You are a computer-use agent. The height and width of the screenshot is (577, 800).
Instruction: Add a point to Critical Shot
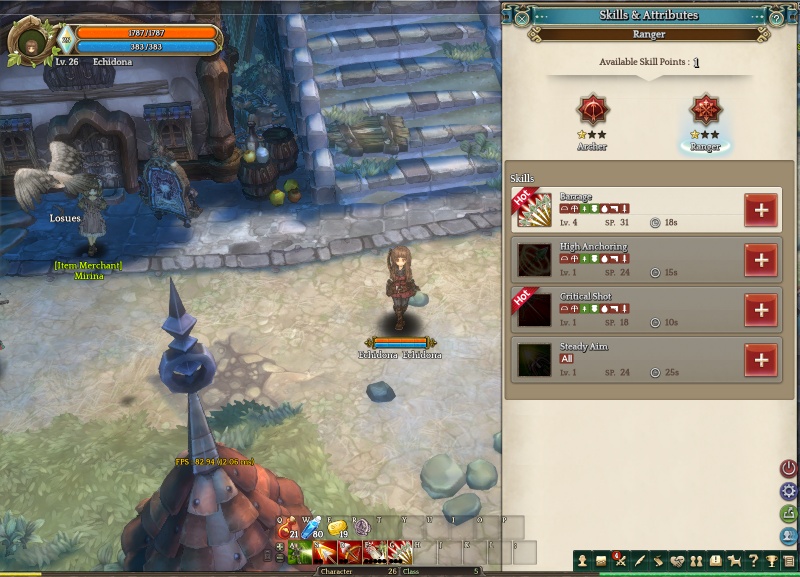pos(761,310)
